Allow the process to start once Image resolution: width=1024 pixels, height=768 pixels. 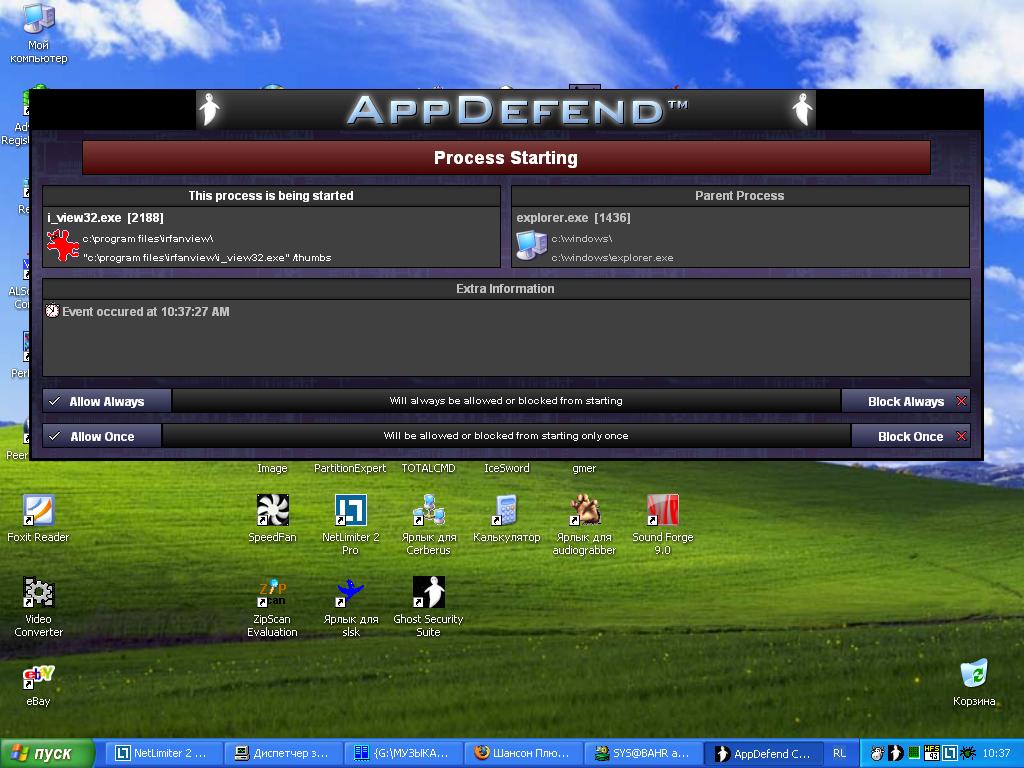click(x=102, y=436)
